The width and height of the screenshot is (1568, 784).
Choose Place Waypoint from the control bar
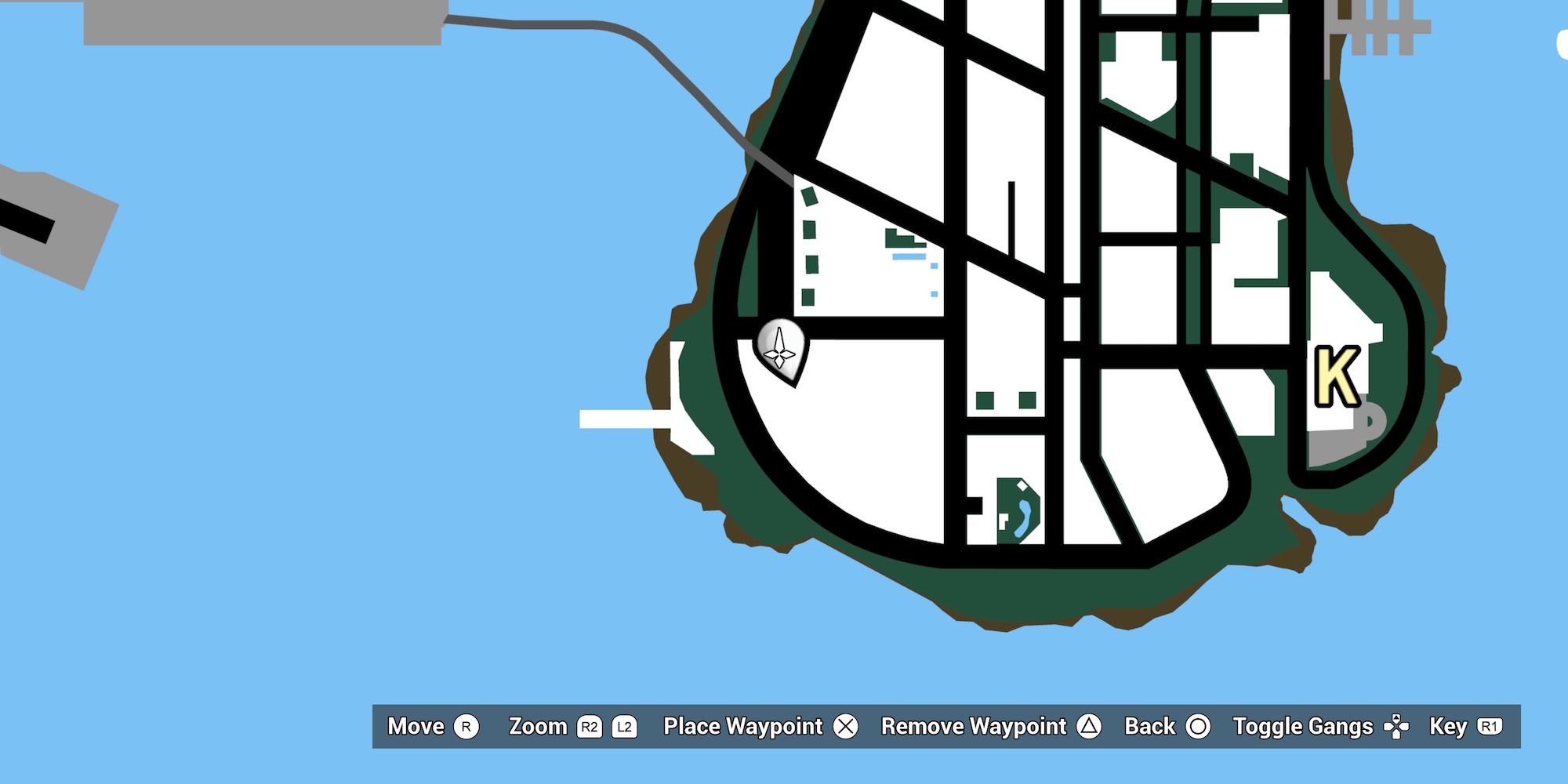pos(740,727)
